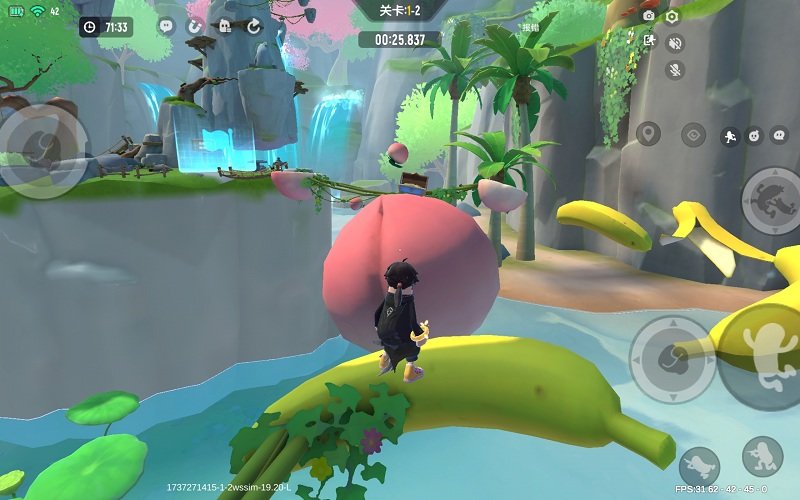
Task: Tap the crouching figure skill button
Action: pyautogui.click(x=762, y=457)
